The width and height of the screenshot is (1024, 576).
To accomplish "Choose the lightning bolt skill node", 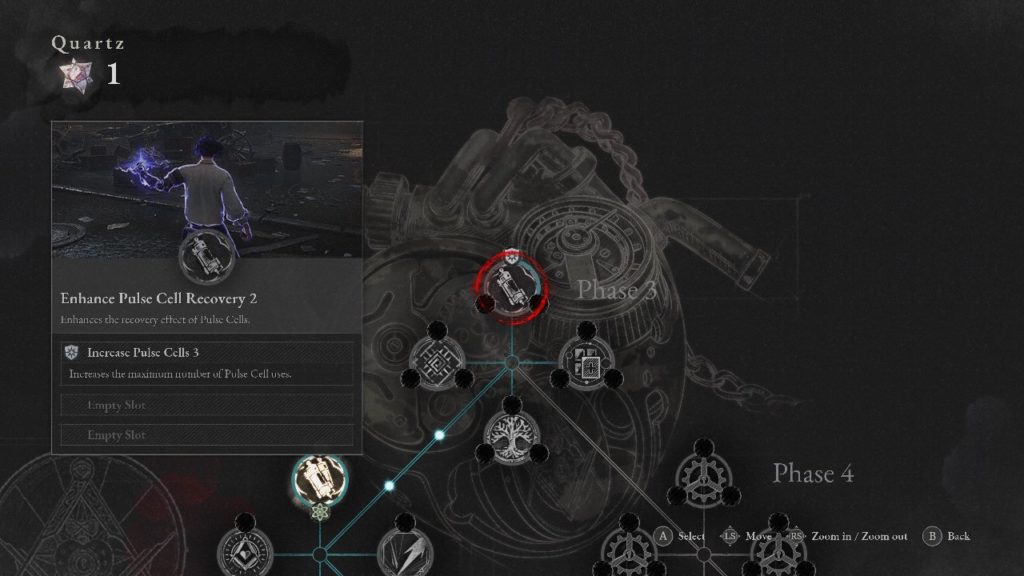I will point(403,553).
